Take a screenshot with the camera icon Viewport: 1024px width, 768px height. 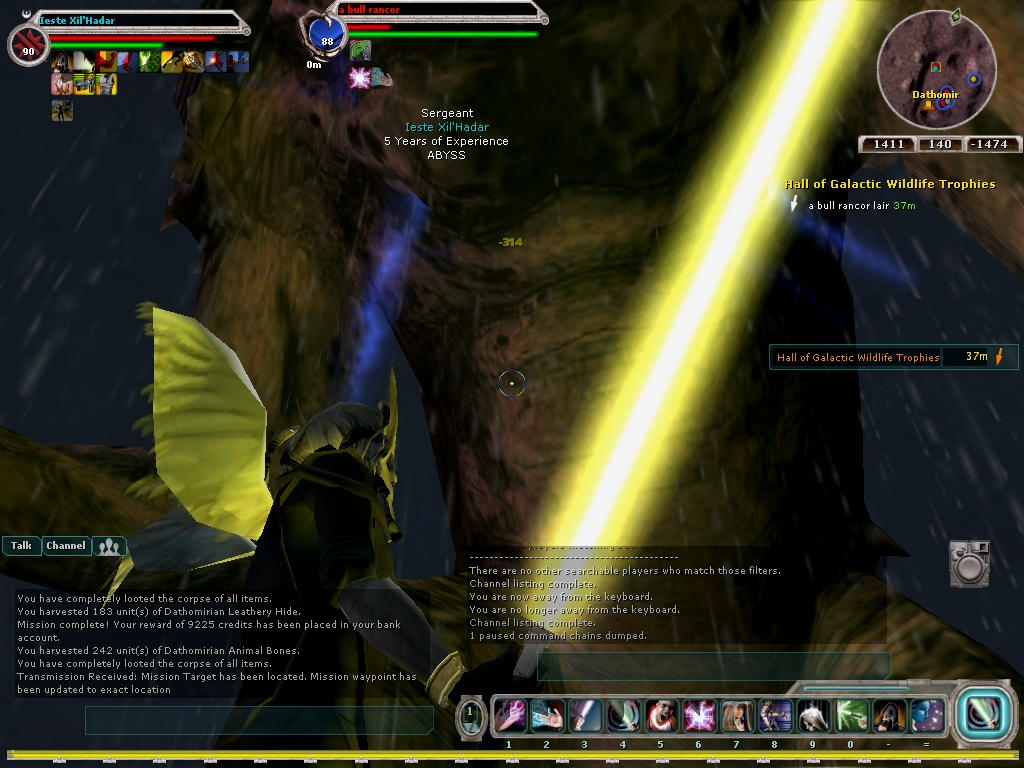[x=968, y=563]
